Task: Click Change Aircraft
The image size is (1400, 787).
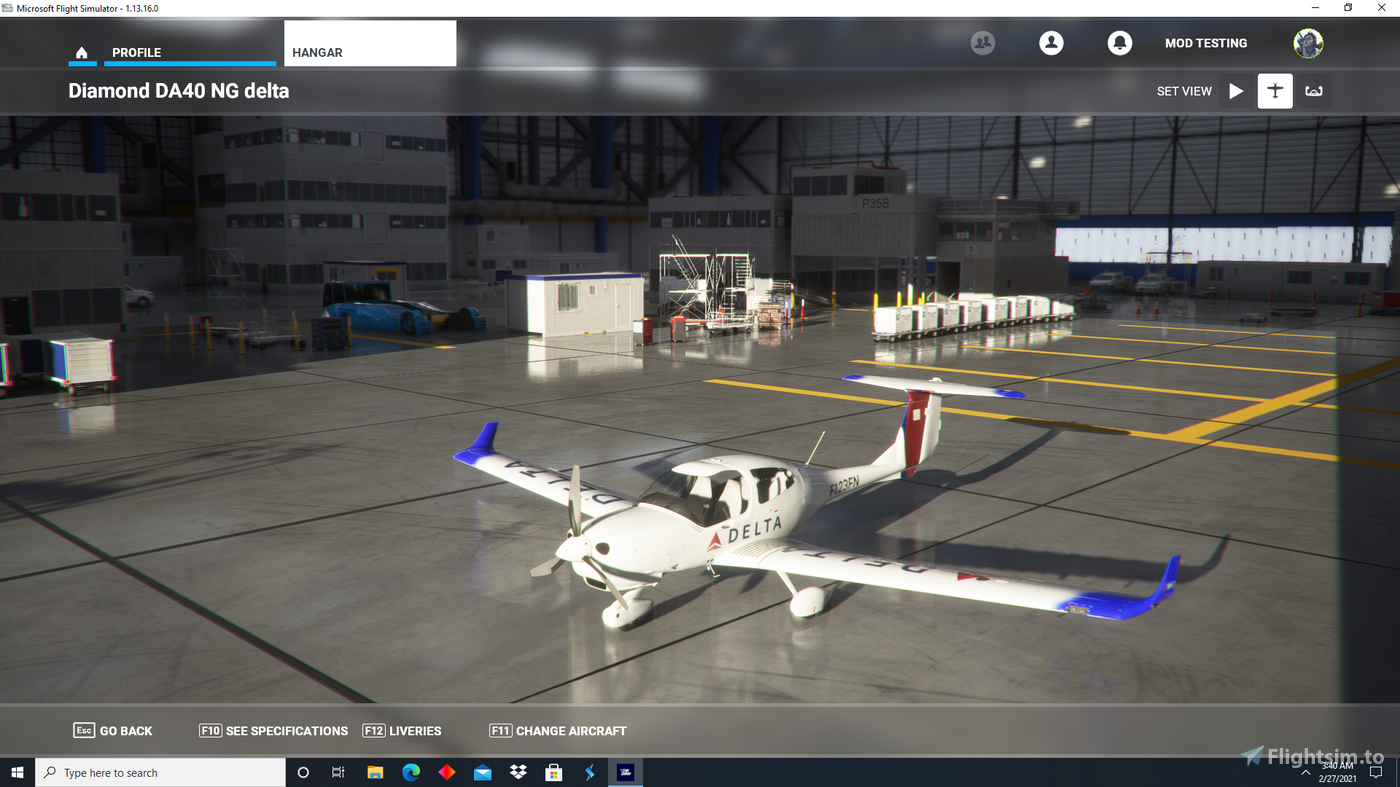Action: [x=557, y=730]
